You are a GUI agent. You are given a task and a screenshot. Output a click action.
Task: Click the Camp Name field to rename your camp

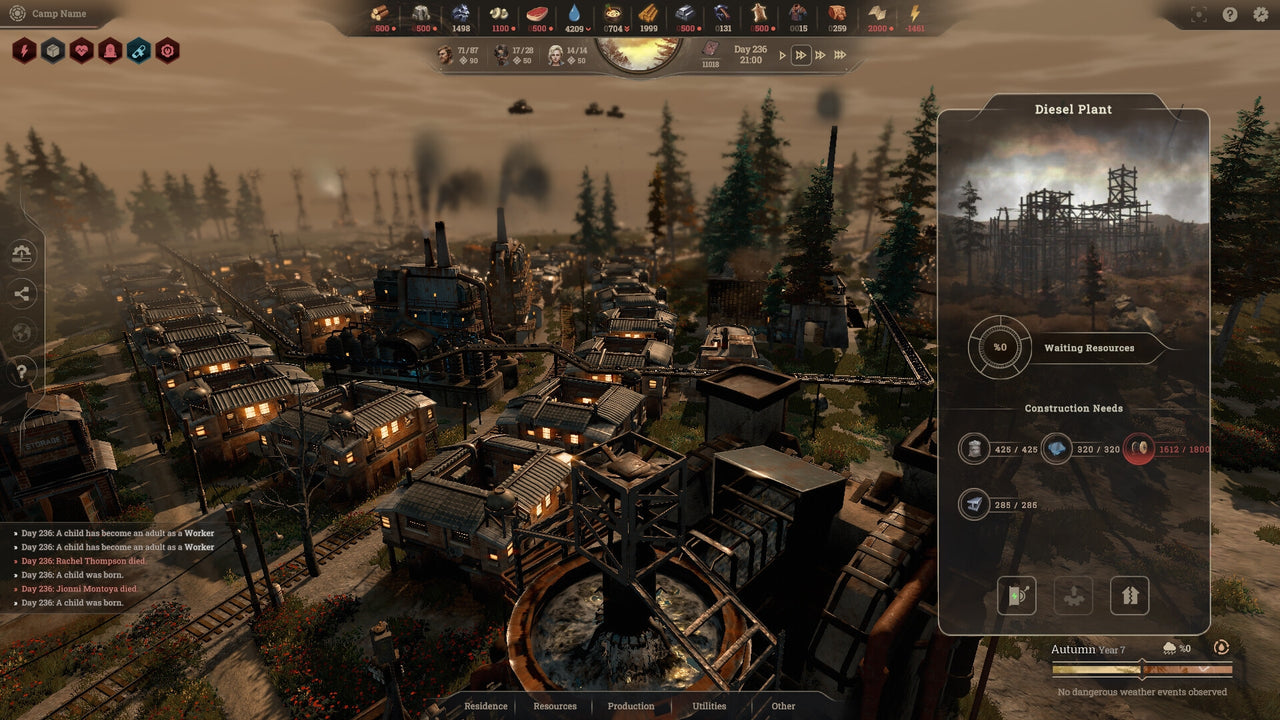[58, 14]
